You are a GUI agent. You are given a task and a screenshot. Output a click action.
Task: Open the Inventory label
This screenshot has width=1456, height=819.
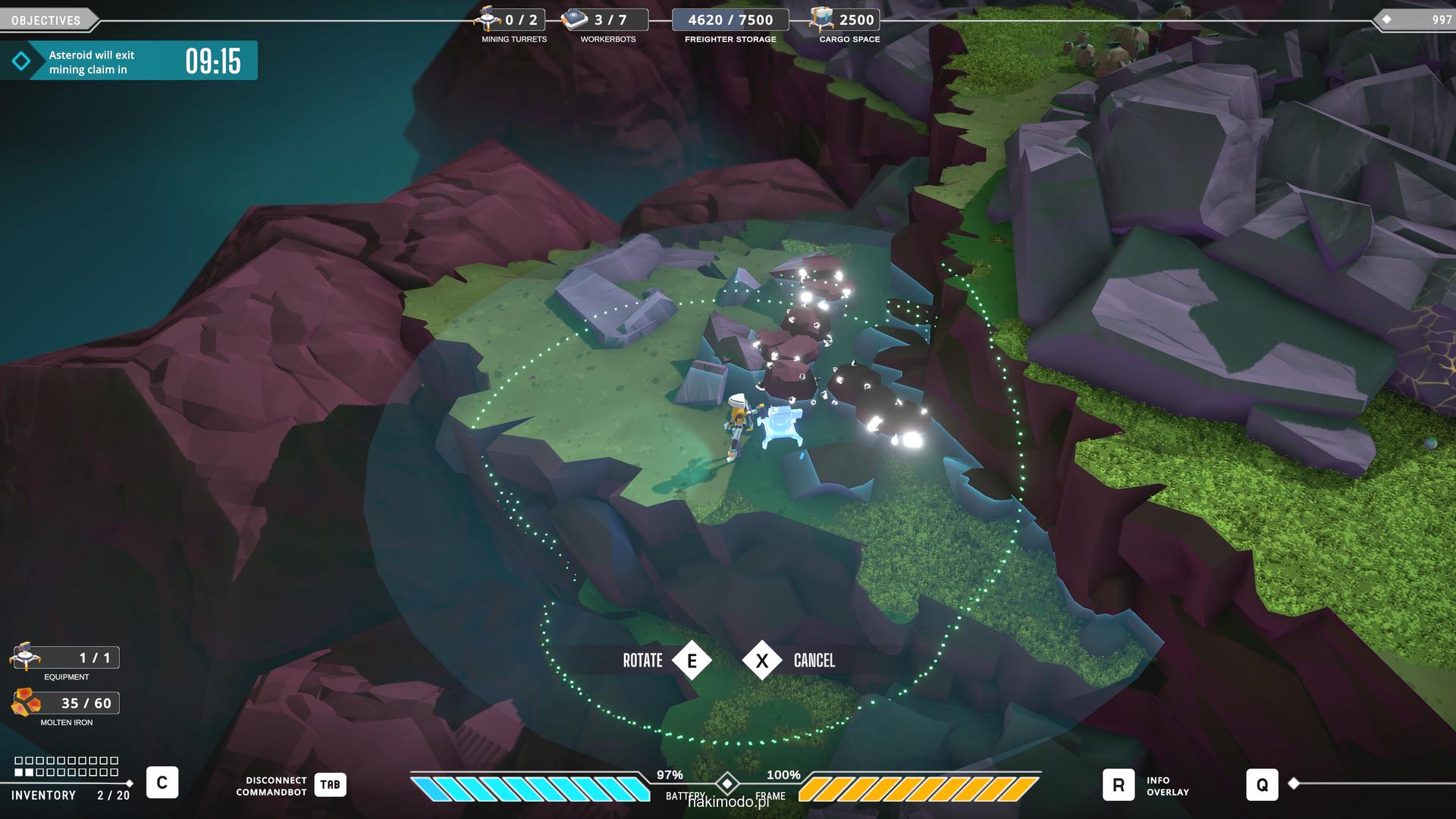[43, 795]
